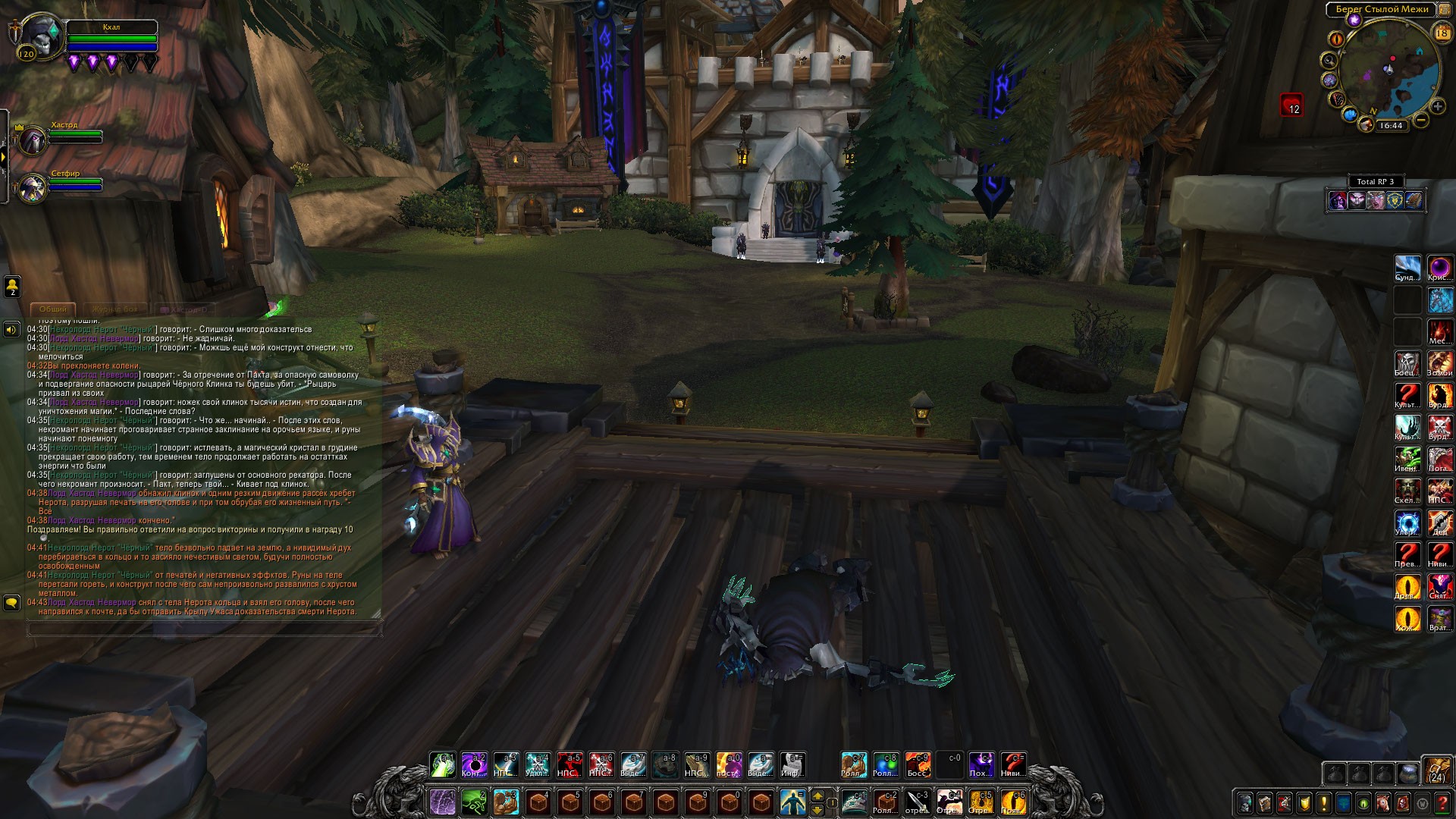This screenshot has height=819, width=1456.
Task: Open the red question mark help button
Action: (x=1442, y=802)
